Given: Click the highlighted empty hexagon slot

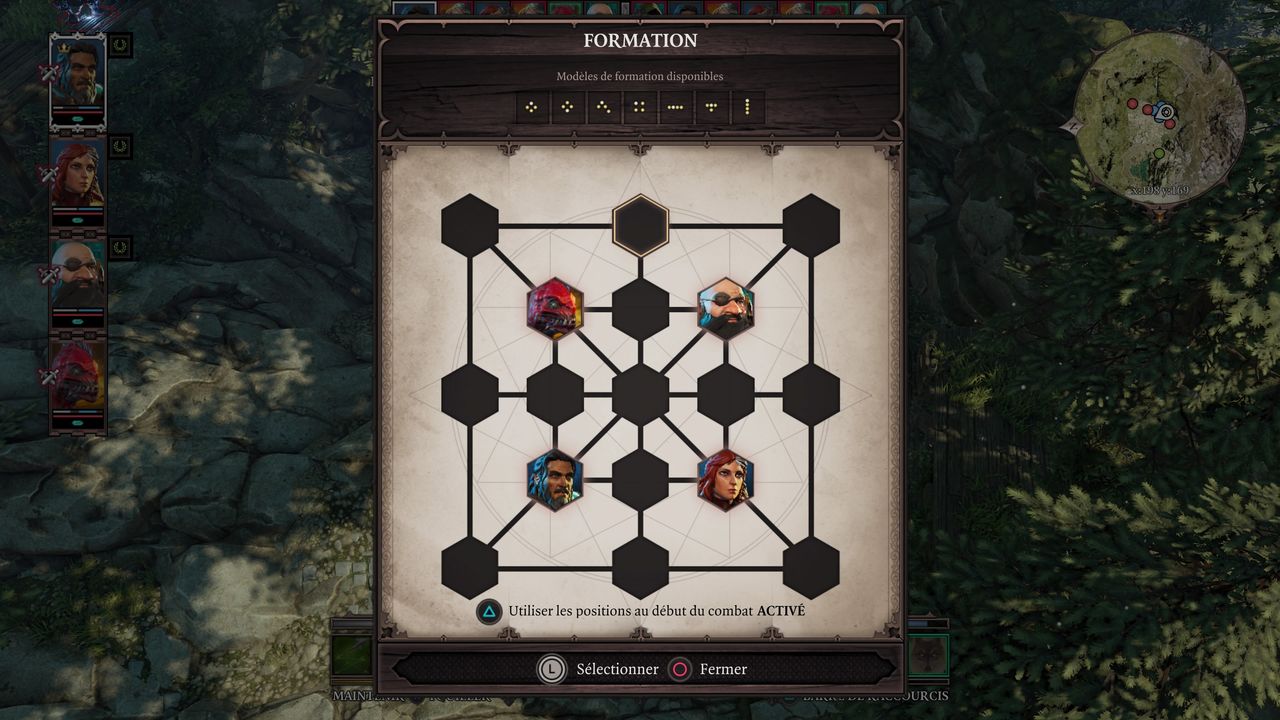Looking at the screenshot, I should [x=640, y=225].
